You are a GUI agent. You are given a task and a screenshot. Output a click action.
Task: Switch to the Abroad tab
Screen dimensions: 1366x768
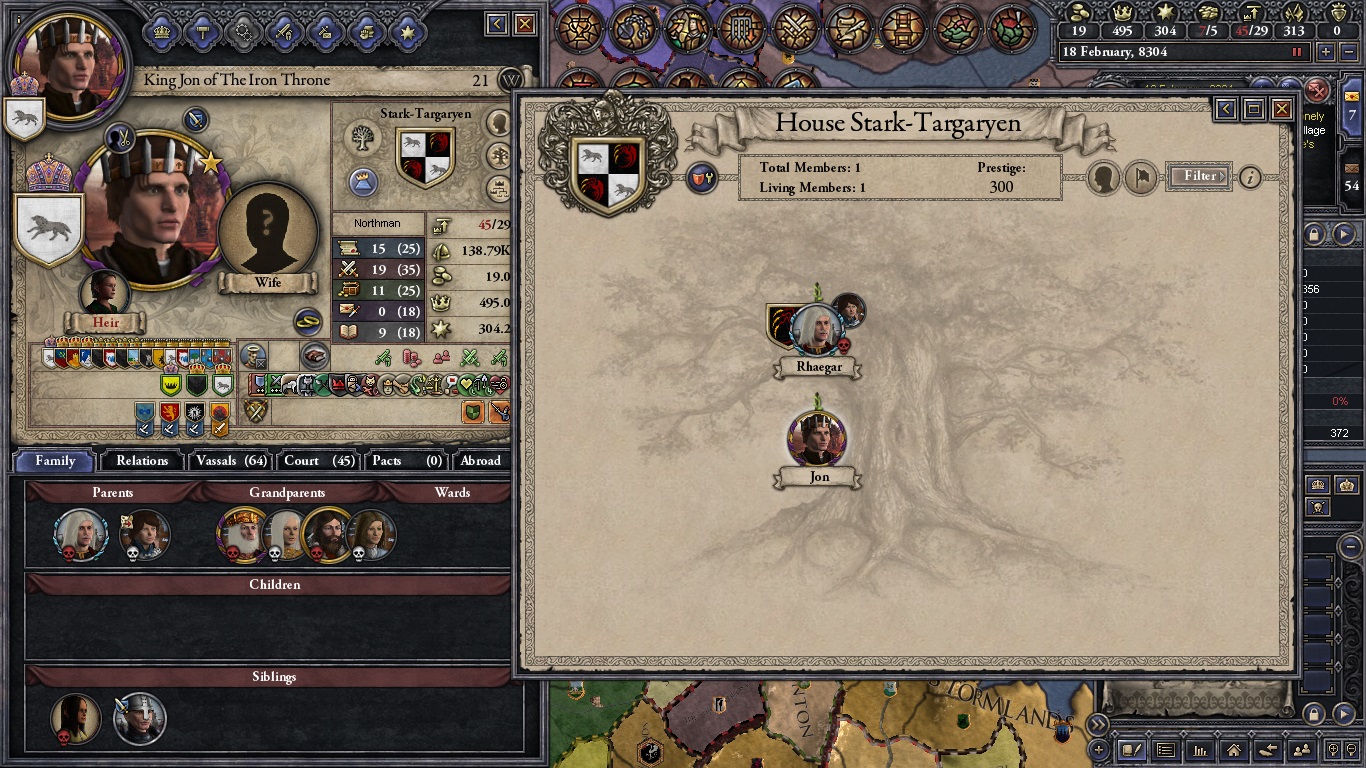point(480,461)
